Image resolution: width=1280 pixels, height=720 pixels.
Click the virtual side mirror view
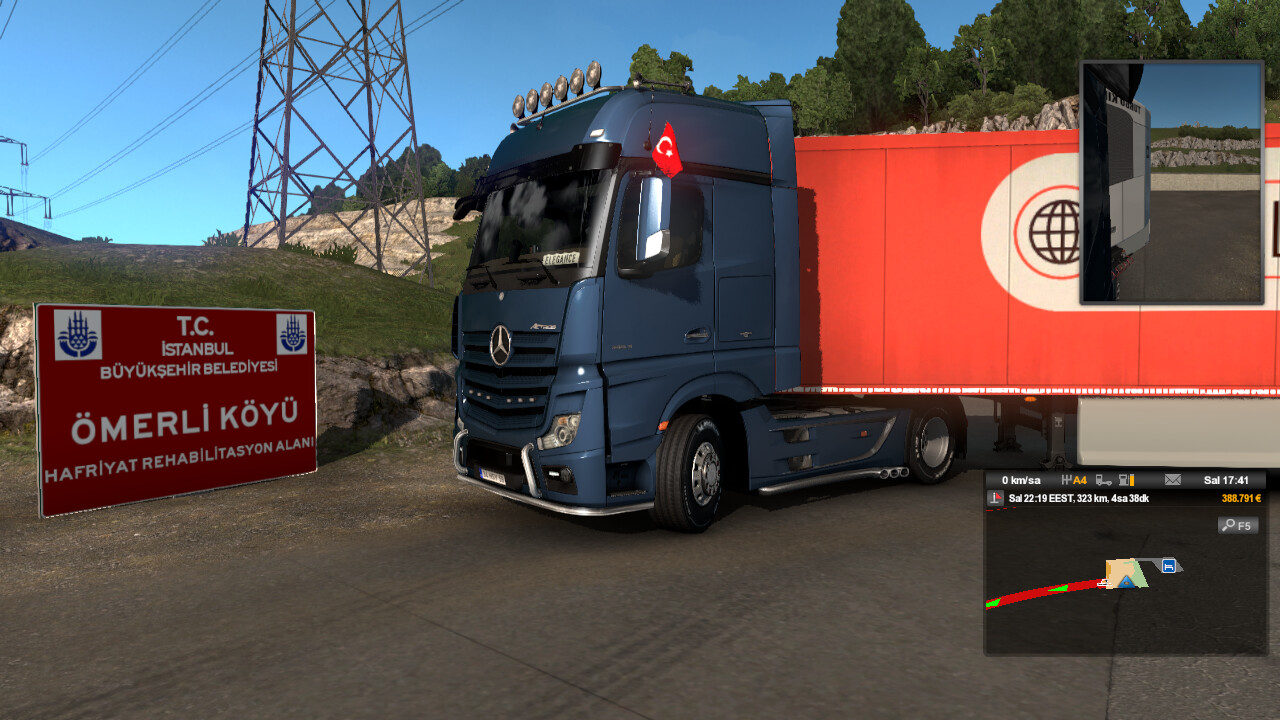[x=1172, y=182]
